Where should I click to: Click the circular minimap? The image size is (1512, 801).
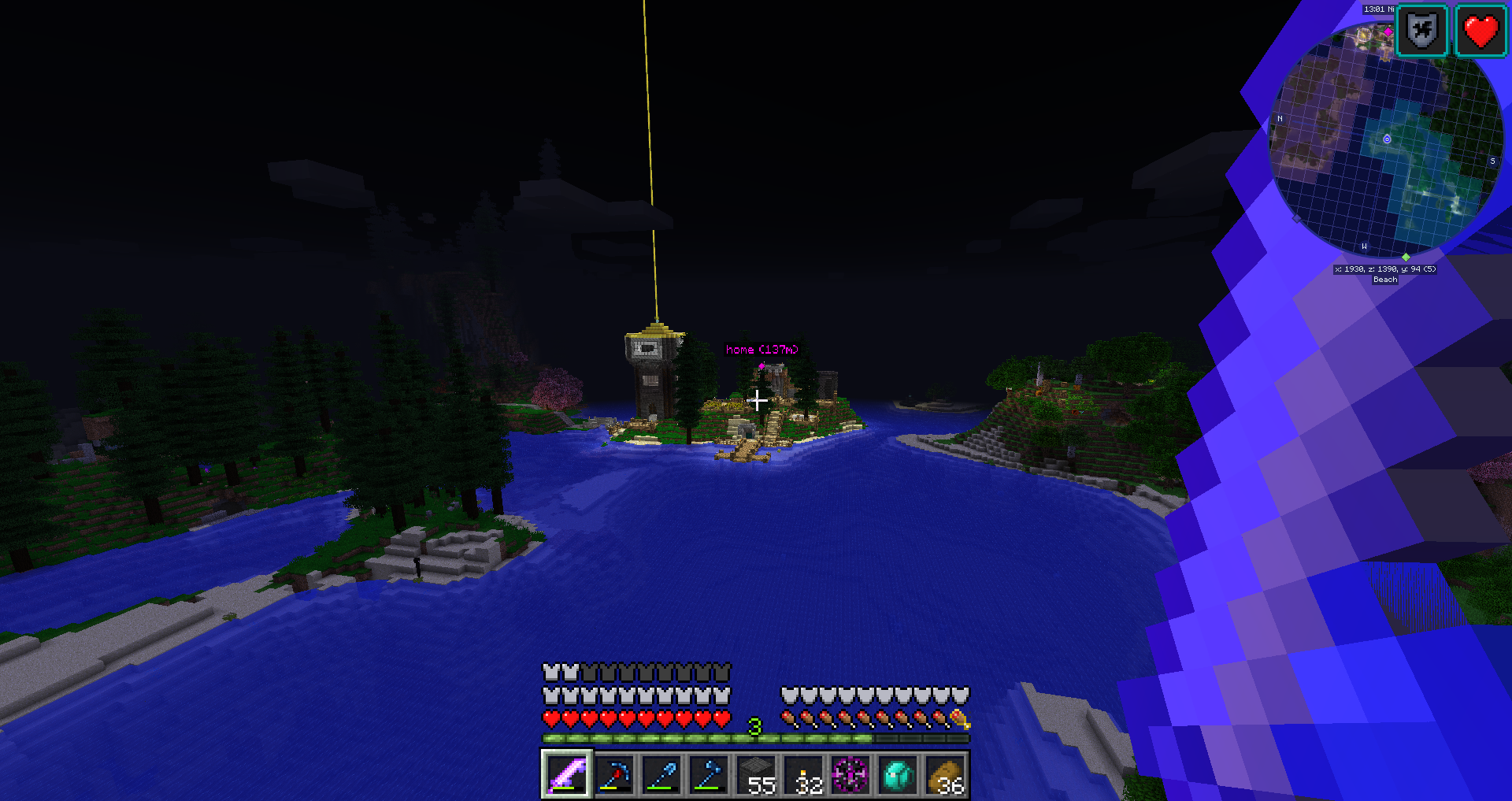coord(1386,140)
